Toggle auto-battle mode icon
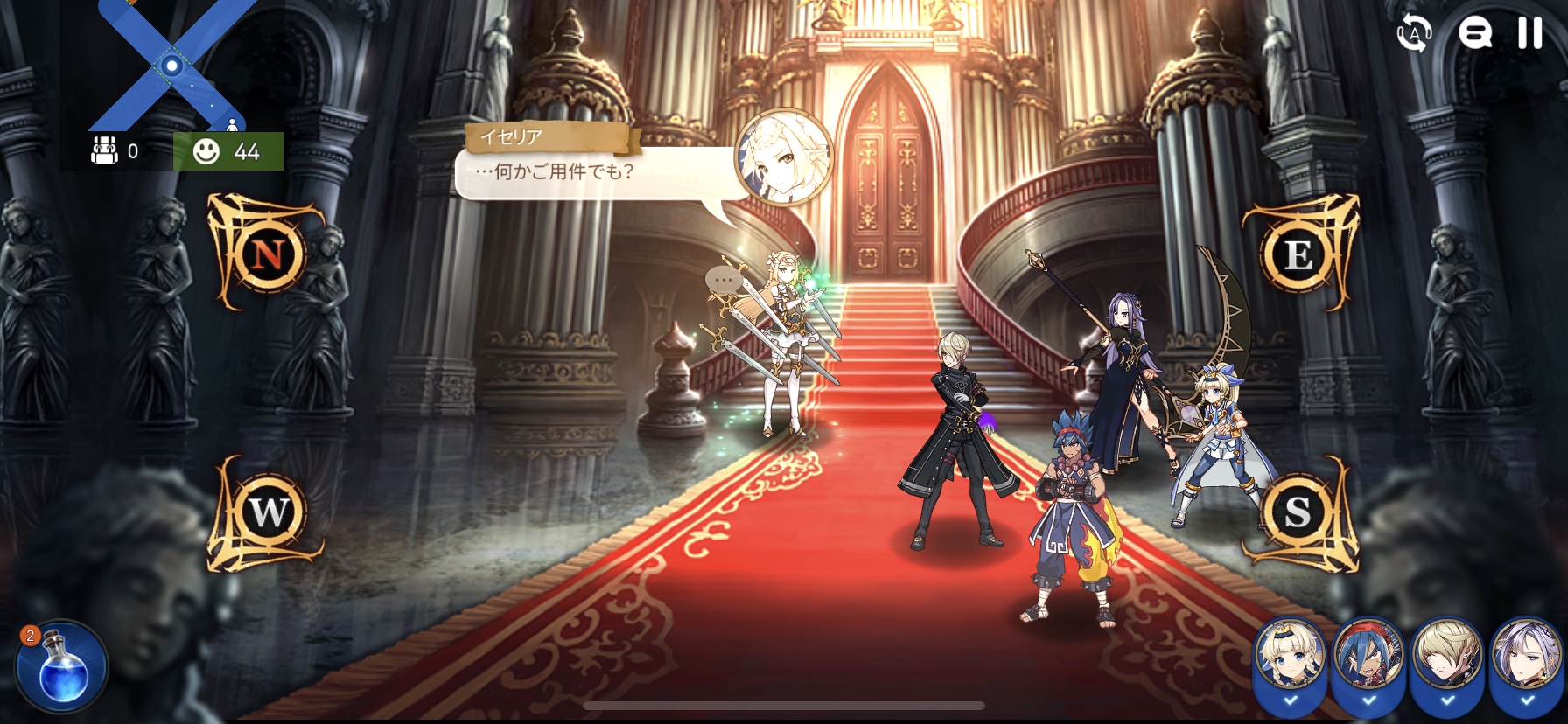The image size is (1568, 724). pyautogui.click(x=1414, y=33)
